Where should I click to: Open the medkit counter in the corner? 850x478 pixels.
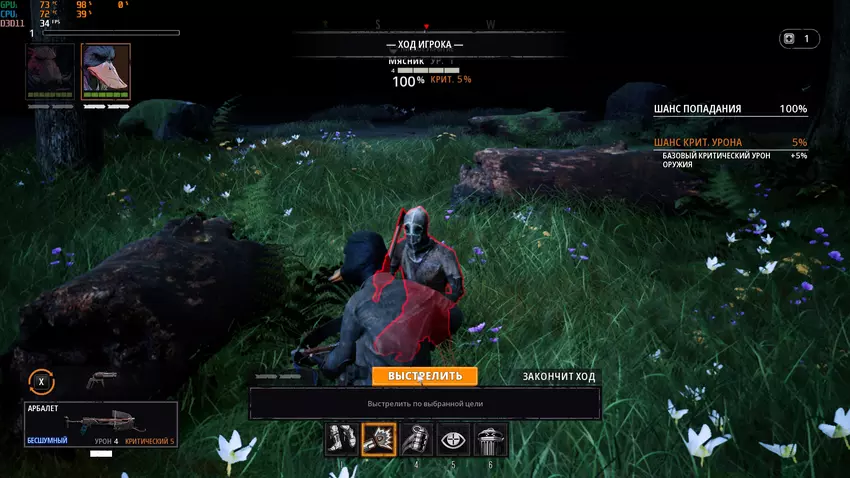point(800,39)
